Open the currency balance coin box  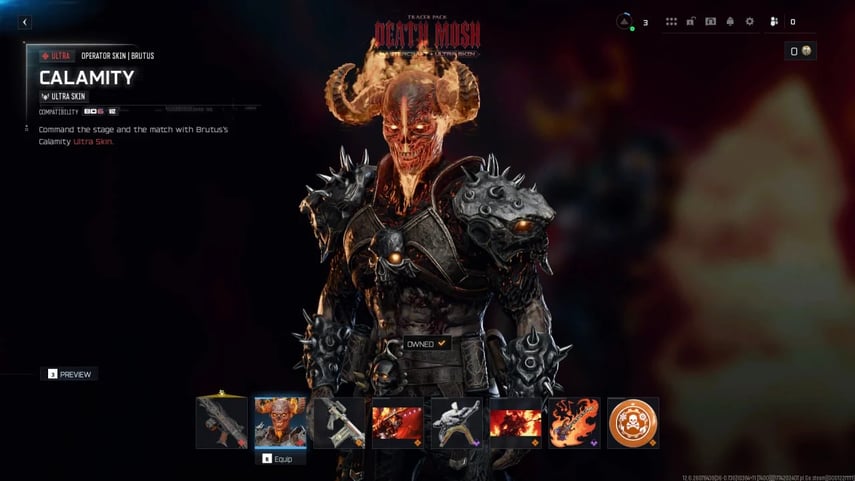pyautogui.click(x=801, y=51)
